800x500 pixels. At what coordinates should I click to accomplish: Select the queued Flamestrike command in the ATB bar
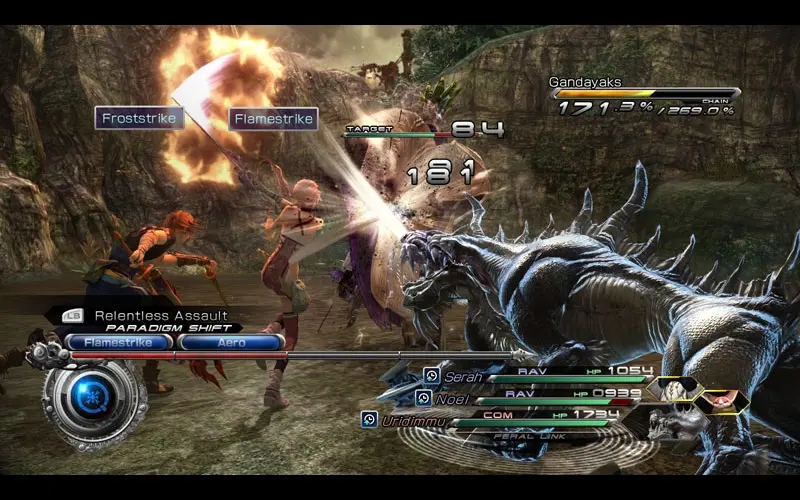119,342
